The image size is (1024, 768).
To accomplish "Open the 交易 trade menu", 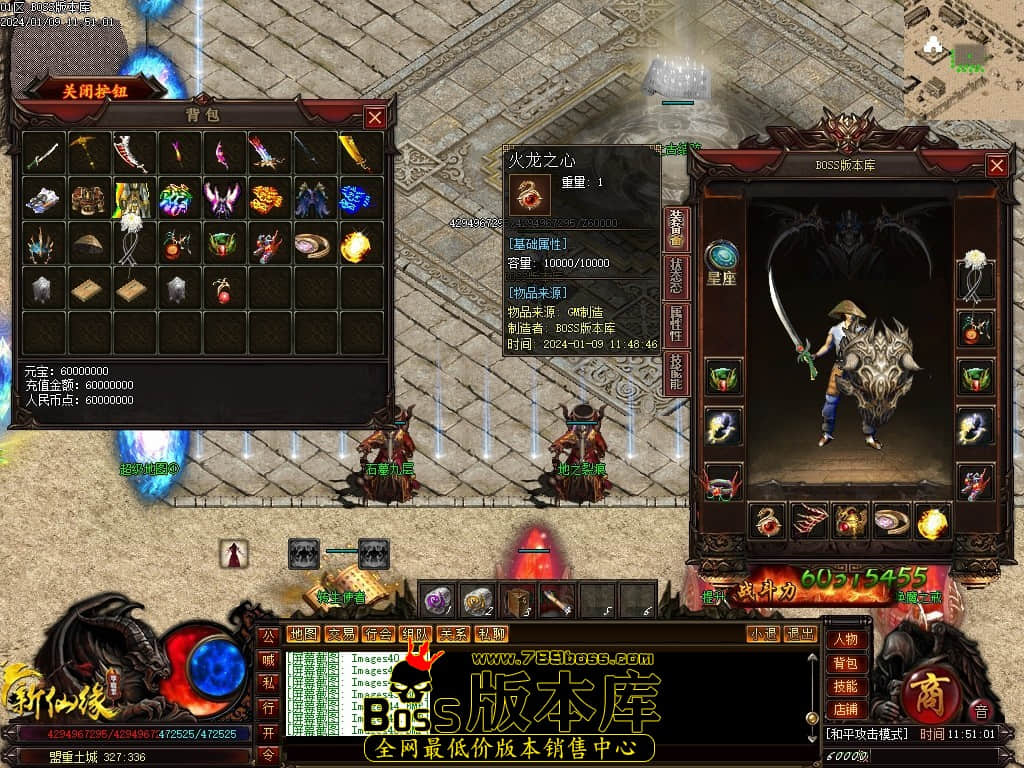I will [341, 634].
